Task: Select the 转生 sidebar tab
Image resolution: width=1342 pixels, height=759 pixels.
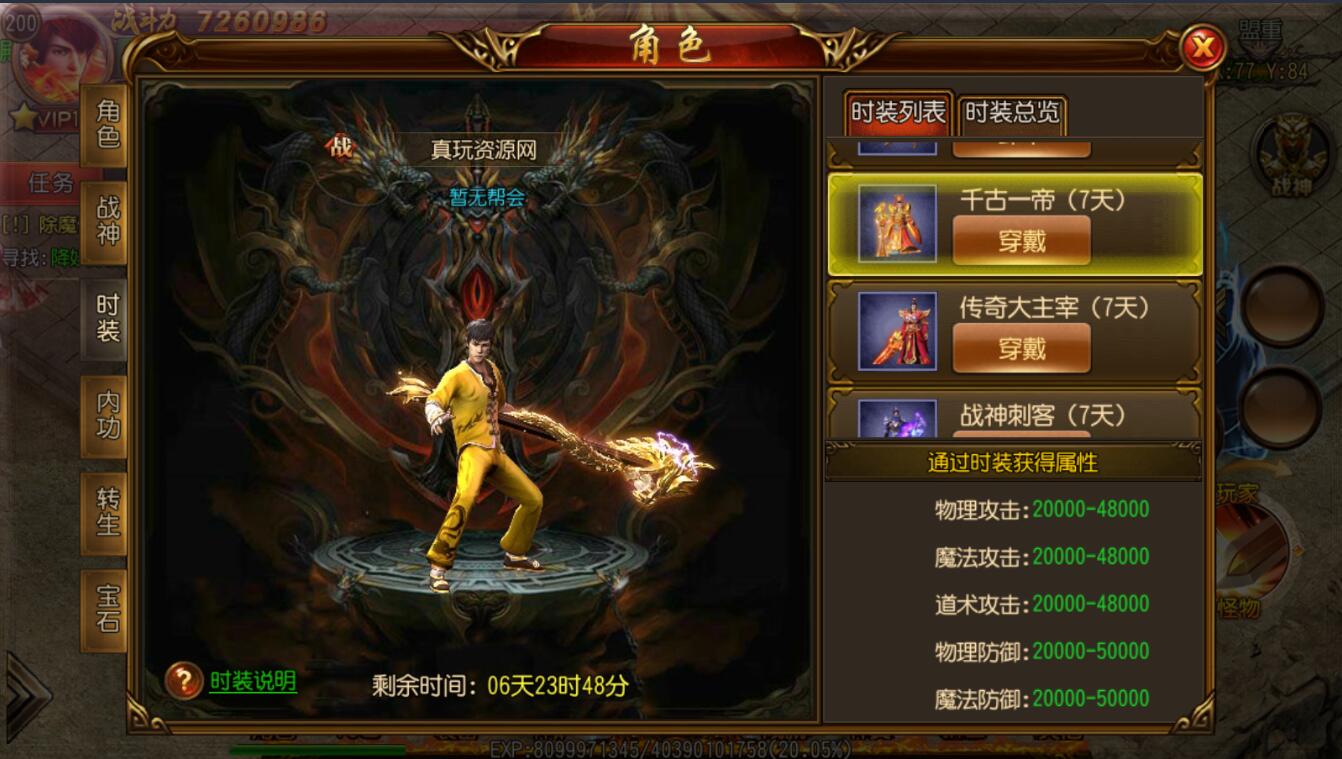Action: click(x=107, y=510)
